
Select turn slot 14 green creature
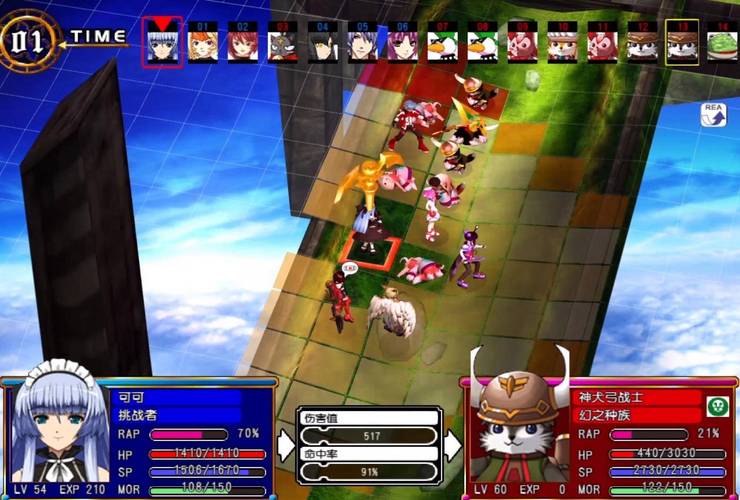[x=722, y=44]
